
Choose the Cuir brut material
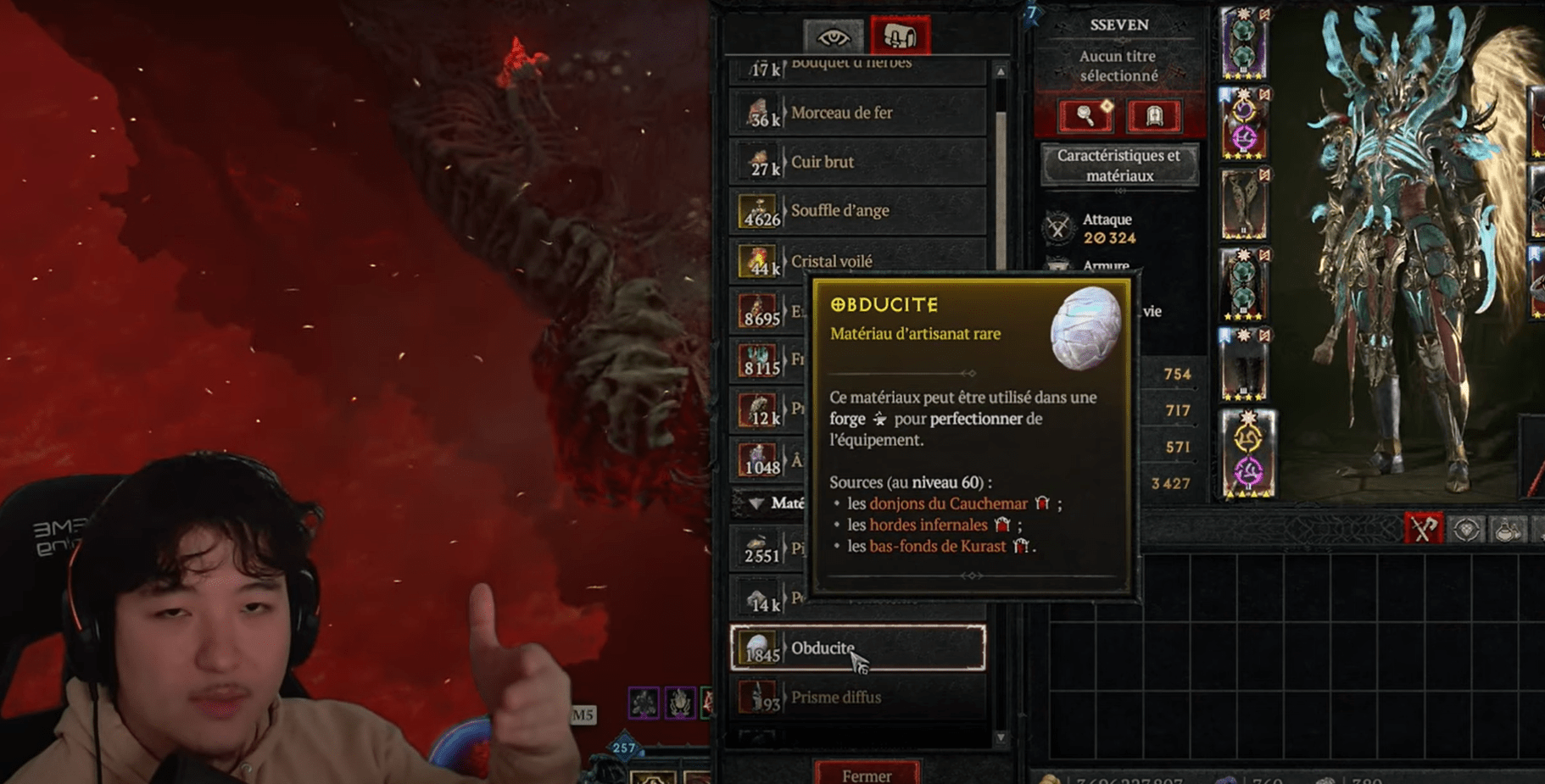(x=856, y=162)
